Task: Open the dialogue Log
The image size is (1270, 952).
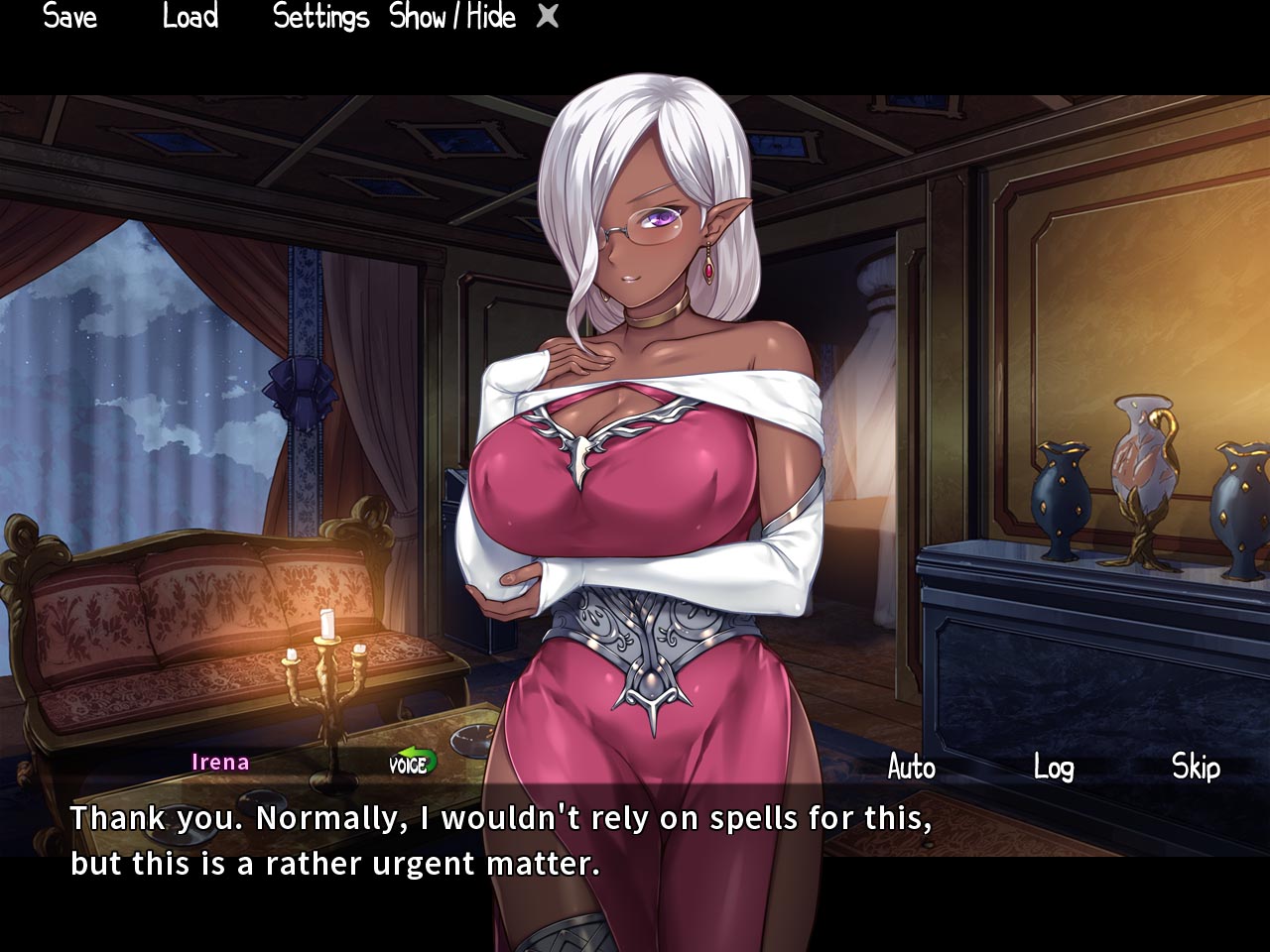Action: point(1053,767)
